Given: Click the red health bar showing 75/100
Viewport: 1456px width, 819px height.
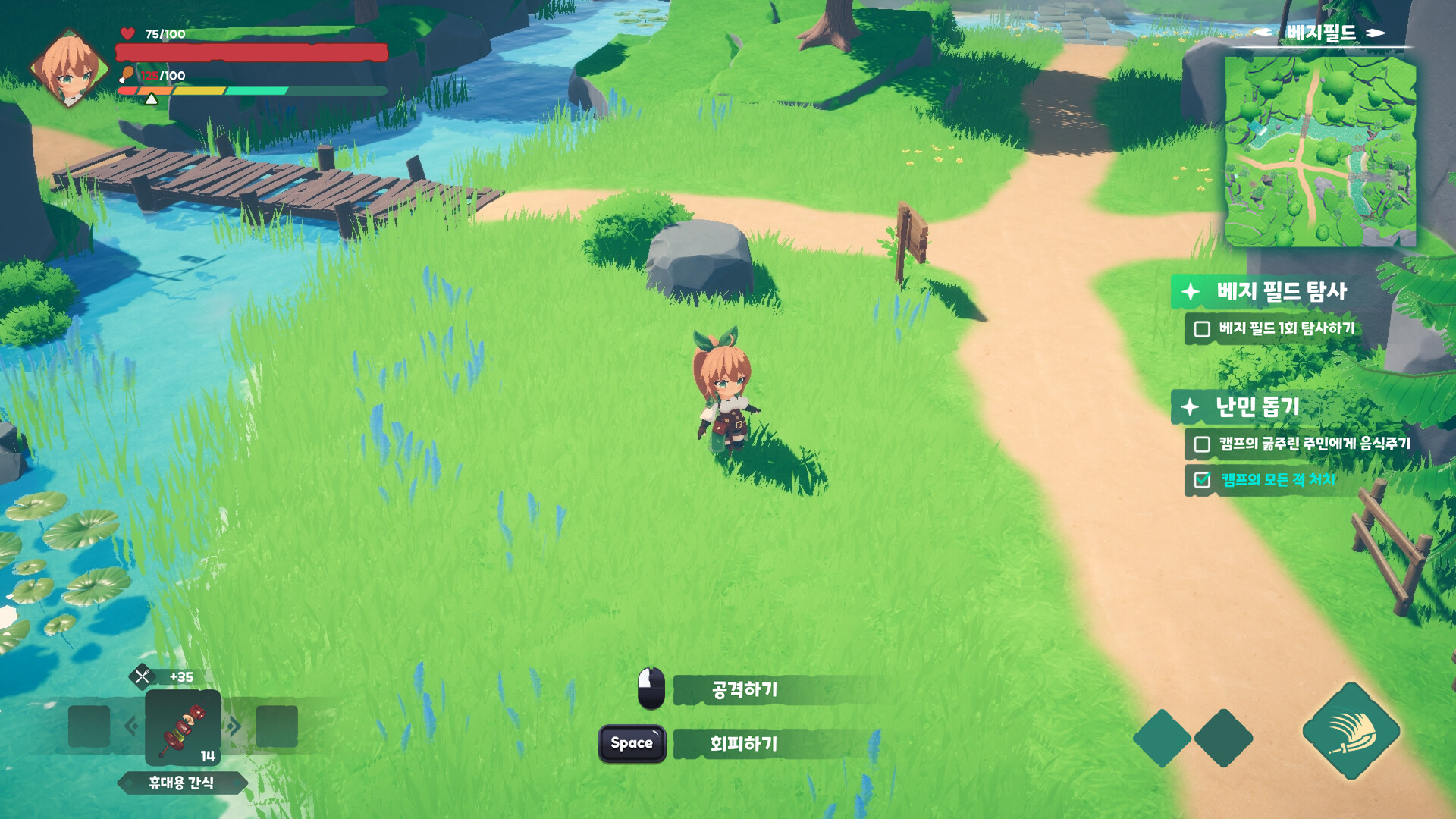Looking at the screenshot, I should pos(250,55).
